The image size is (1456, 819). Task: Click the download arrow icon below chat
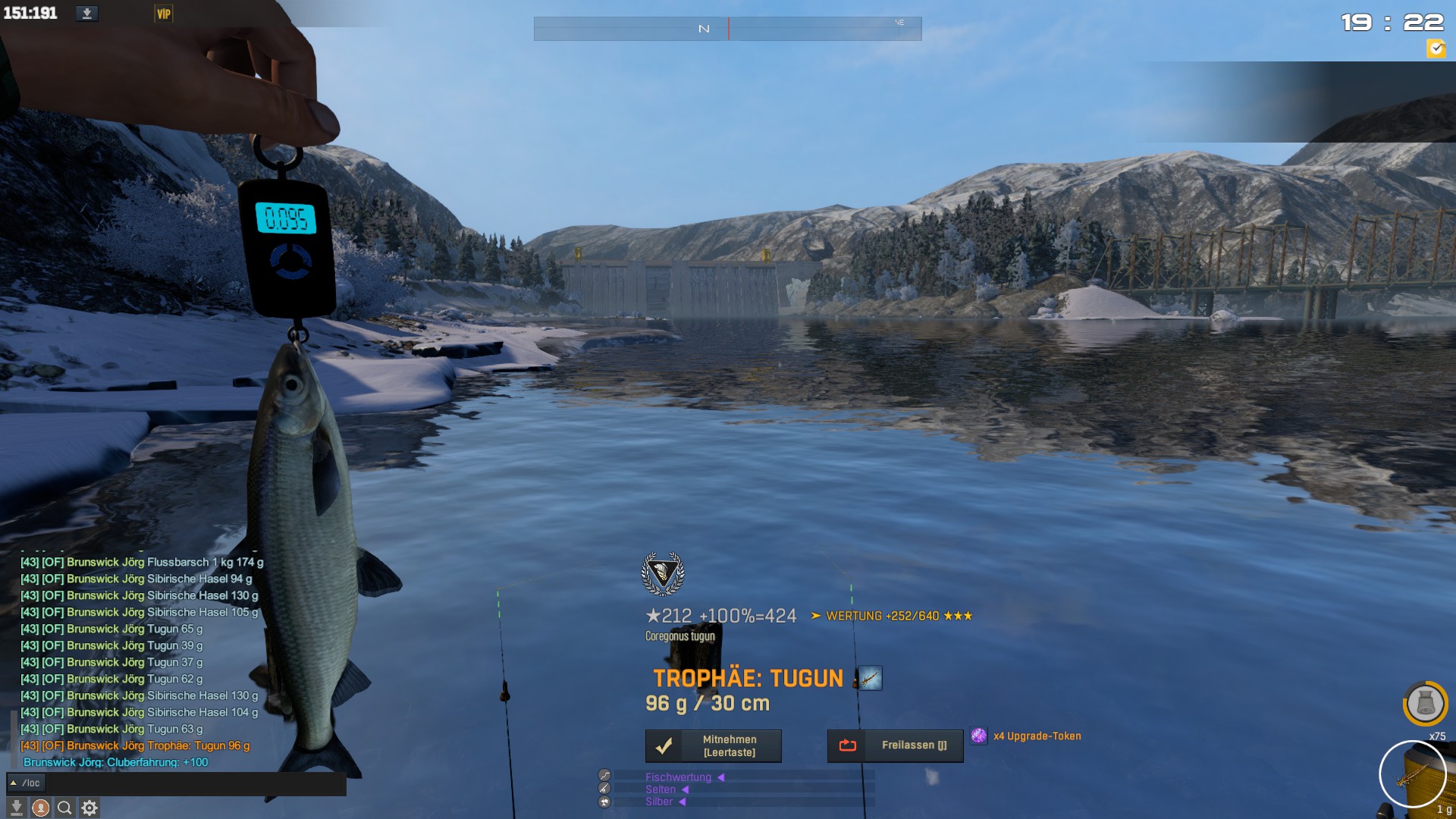[16, 808]
